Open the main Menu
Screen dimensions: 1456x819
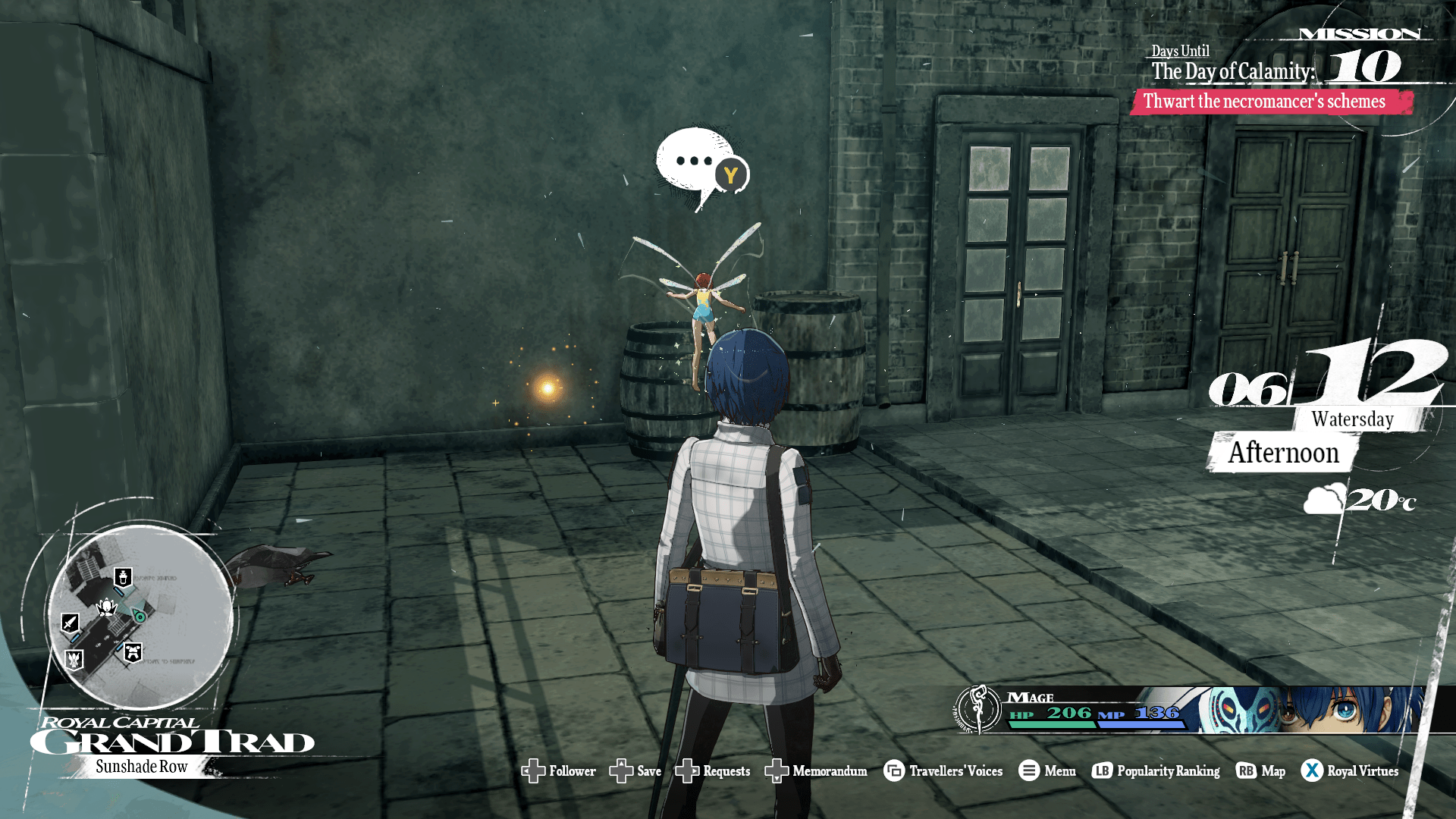[x=1047, y=771]
